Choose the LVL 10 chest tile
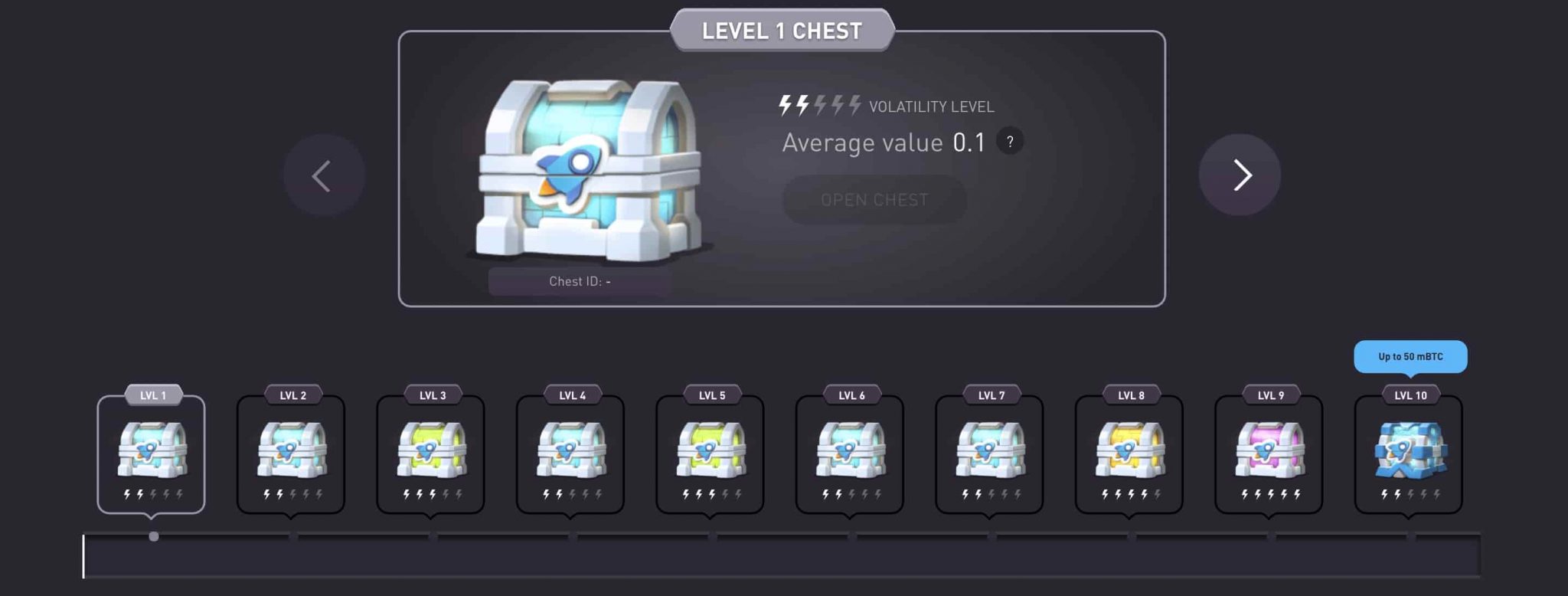This screenshot has height=596, width=1568. (1409, 454)
